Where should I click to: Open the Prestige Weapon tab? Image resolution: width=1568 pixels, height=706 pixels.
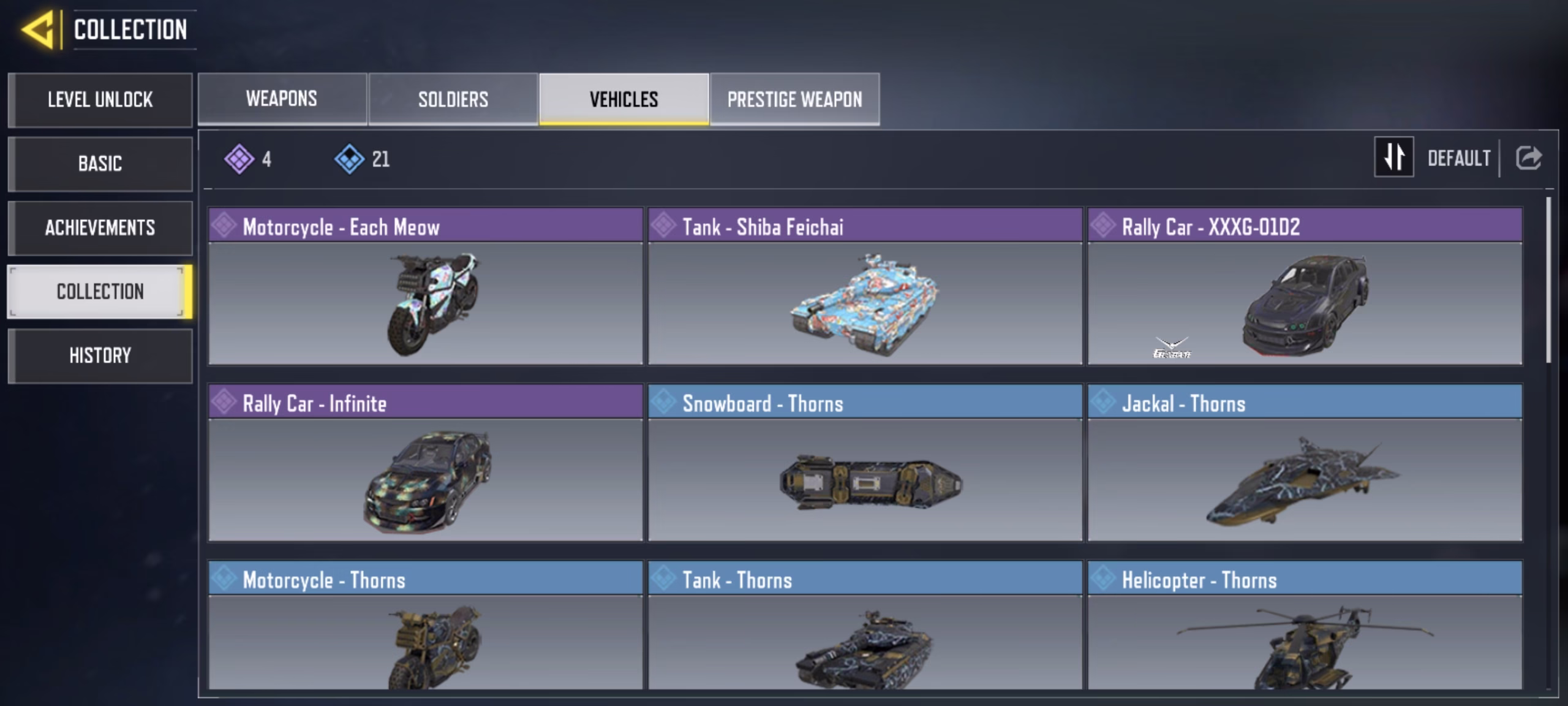point(794,99)
